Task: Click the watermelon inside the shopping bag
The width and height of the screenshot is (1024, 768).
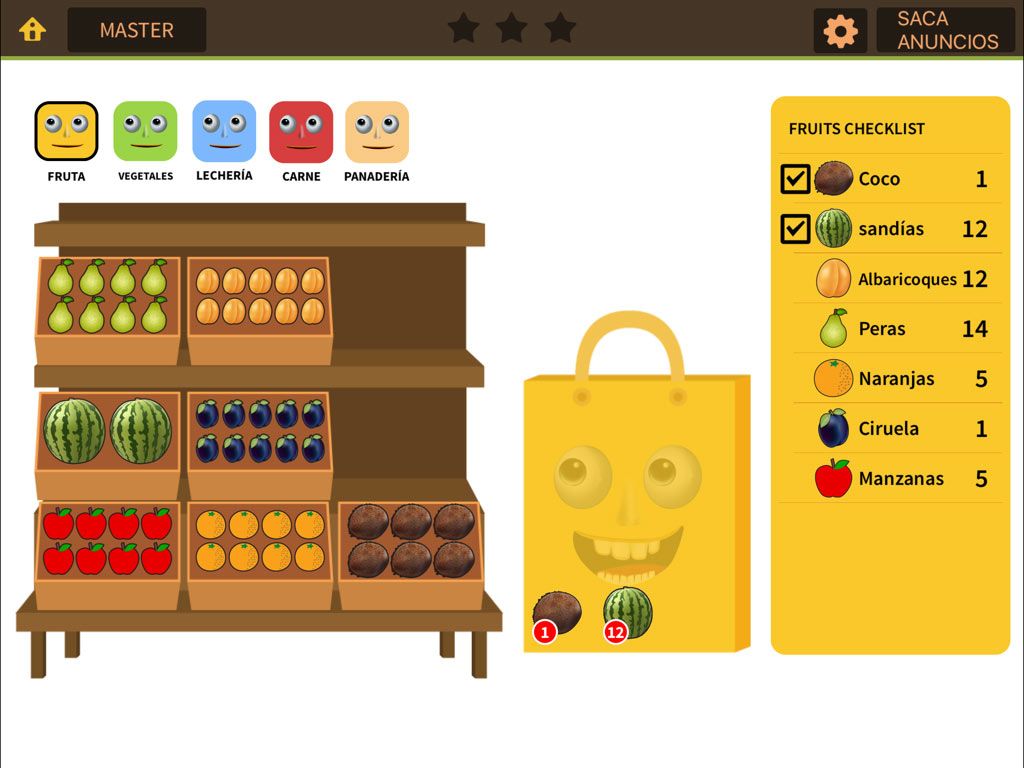Action: tap(628, 612)
